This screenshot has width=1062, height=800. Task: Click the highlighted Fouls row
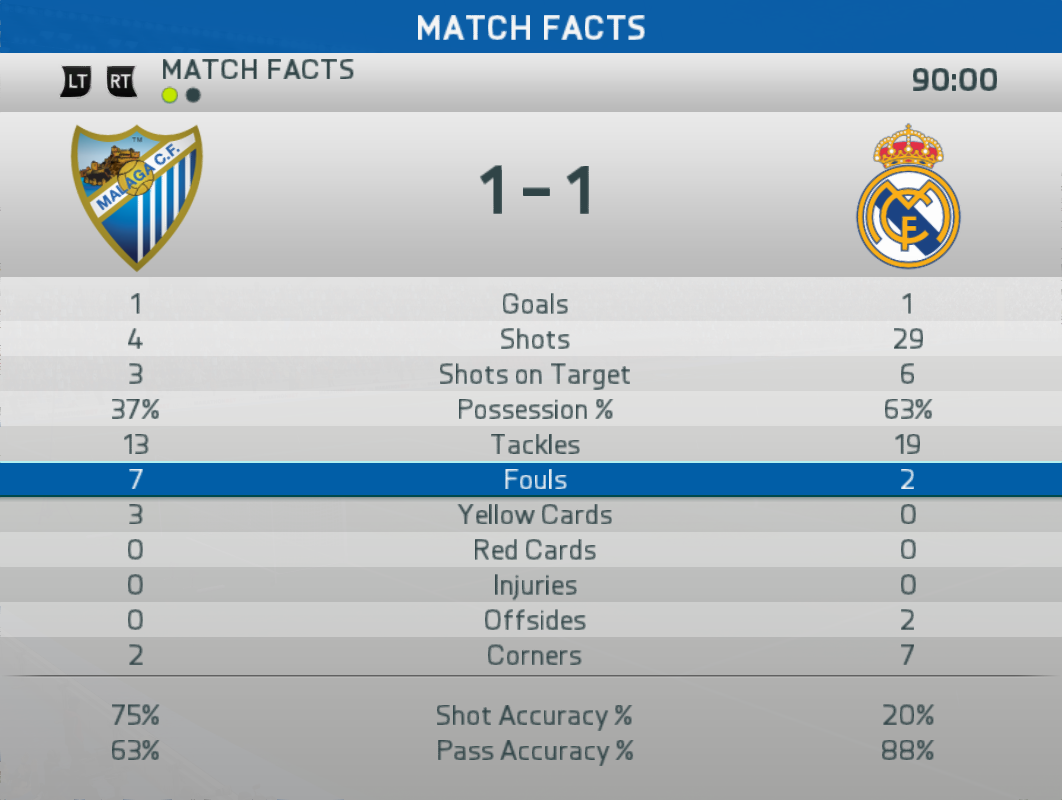(534, 480)
